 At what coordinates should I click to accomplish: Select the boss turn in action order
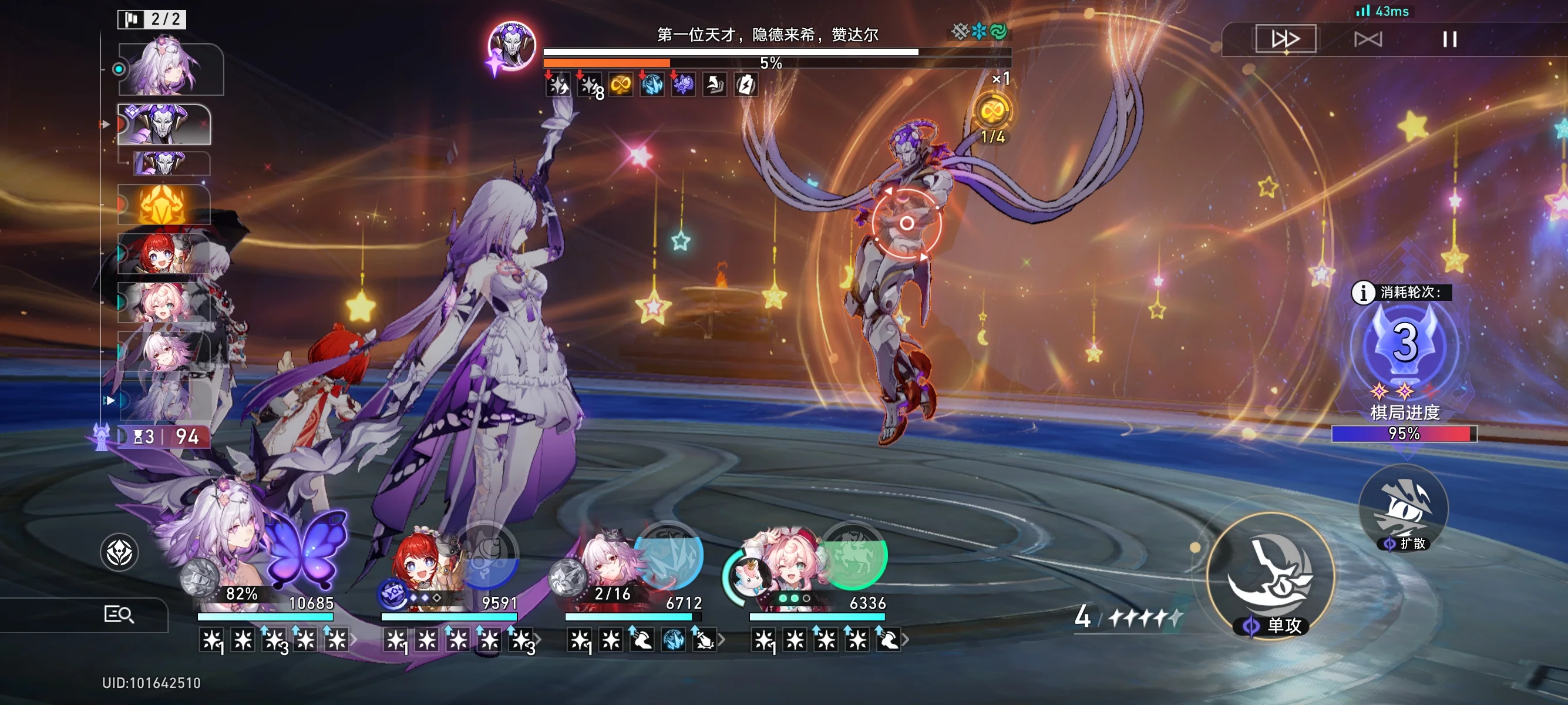click(164, 123)
